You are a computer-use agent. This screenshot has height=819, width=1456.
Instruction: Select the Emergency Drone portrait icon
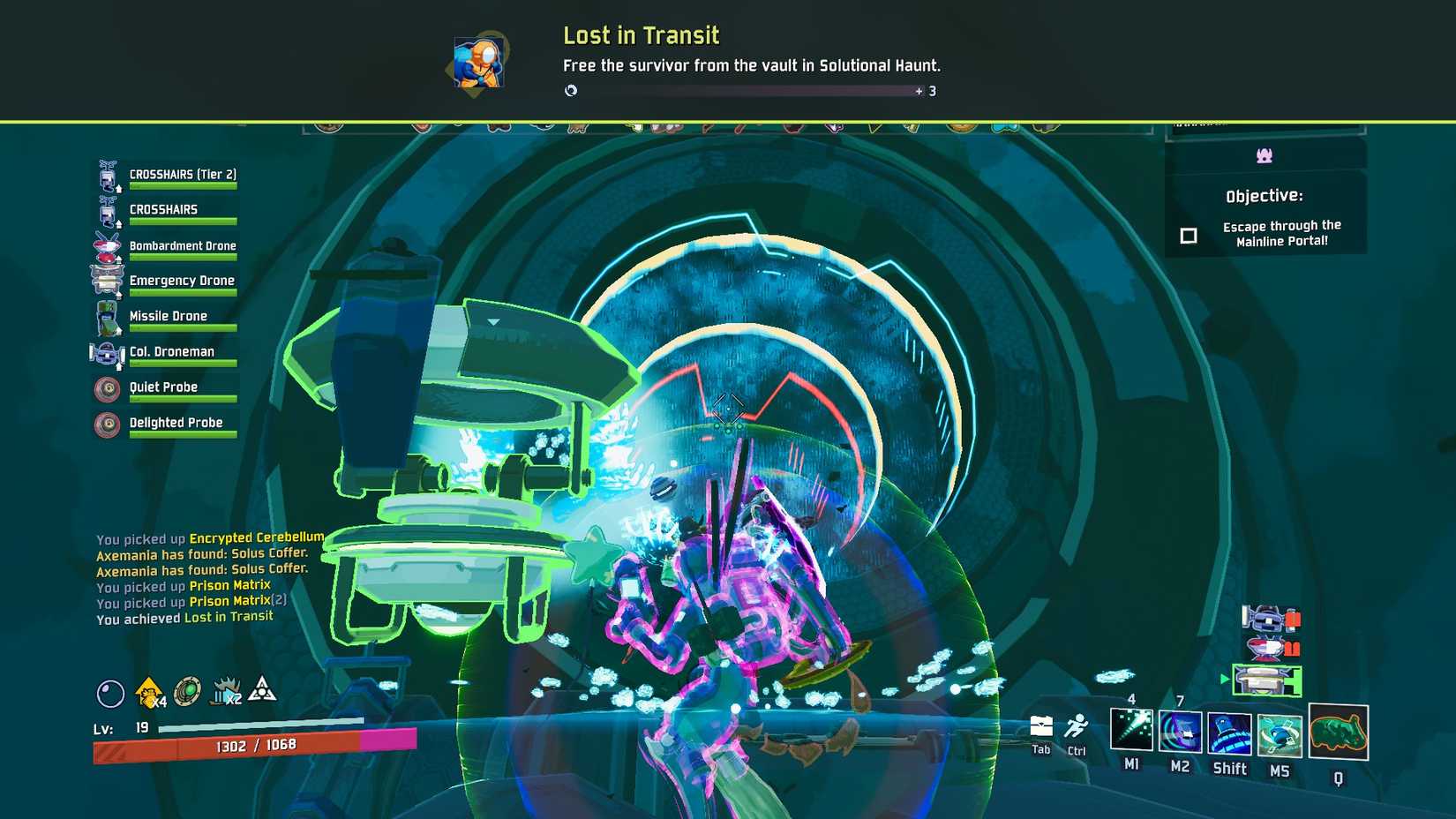click(108, 281)
